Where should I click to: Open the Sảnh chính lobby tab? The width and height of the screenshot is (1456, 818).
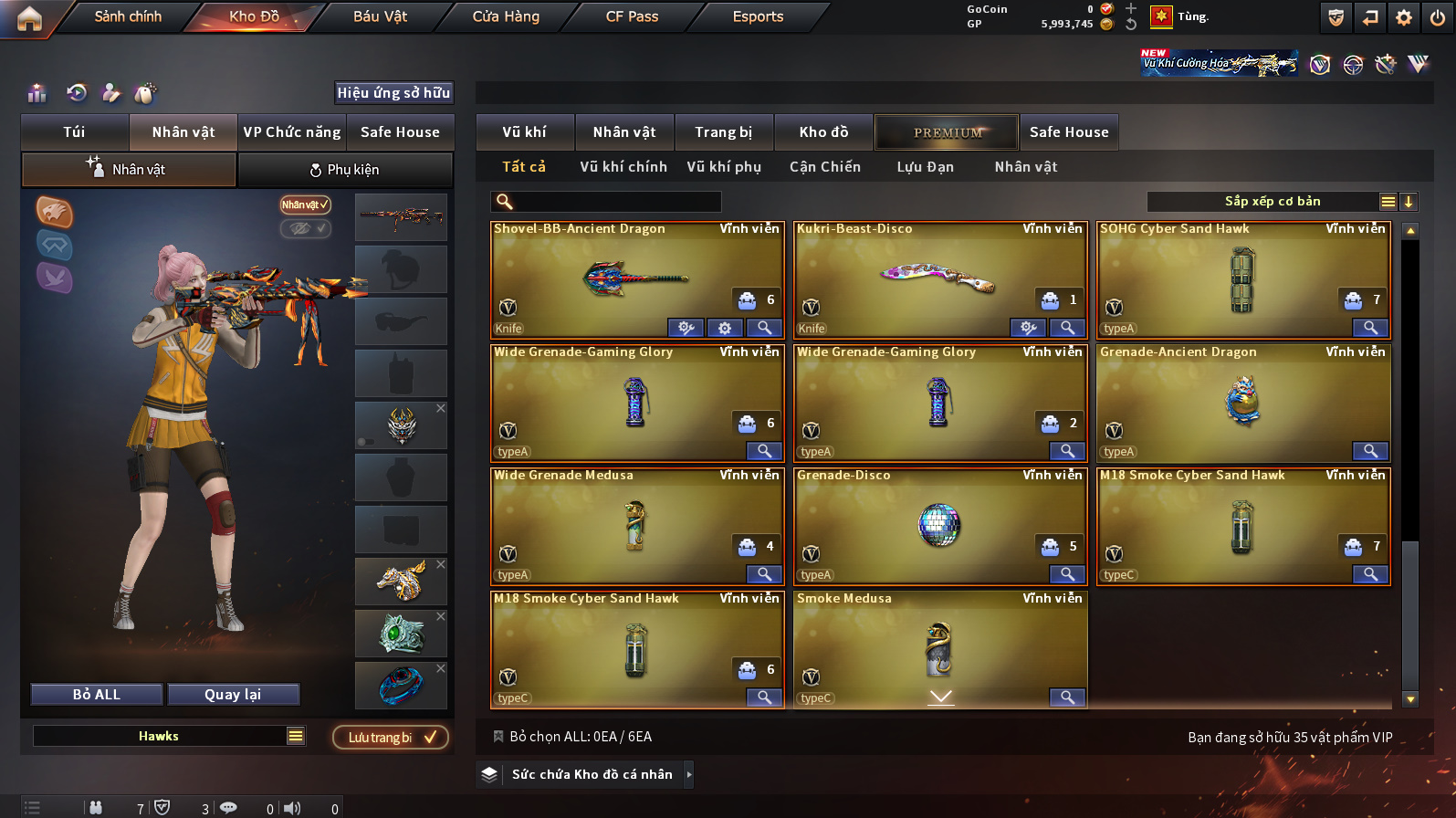click(128, 16)
